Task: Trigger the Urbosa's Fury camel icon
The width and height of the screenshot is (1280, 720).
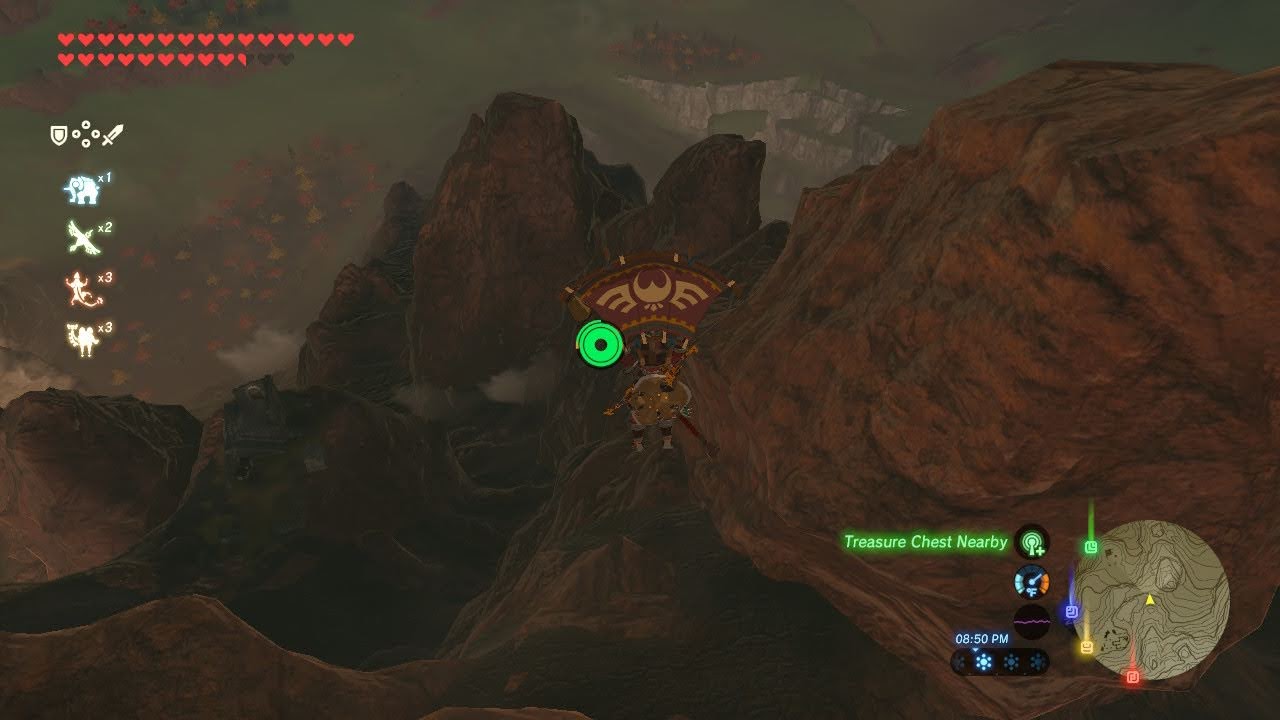Action: [82, 338]
